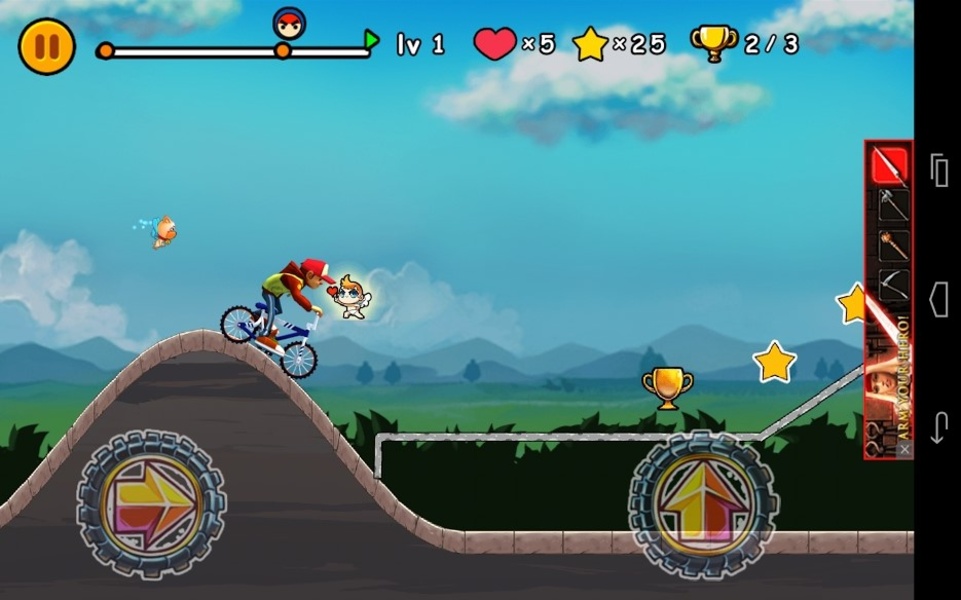Pause the game with the orange button

pyautogui.click(x=47, y=47)
